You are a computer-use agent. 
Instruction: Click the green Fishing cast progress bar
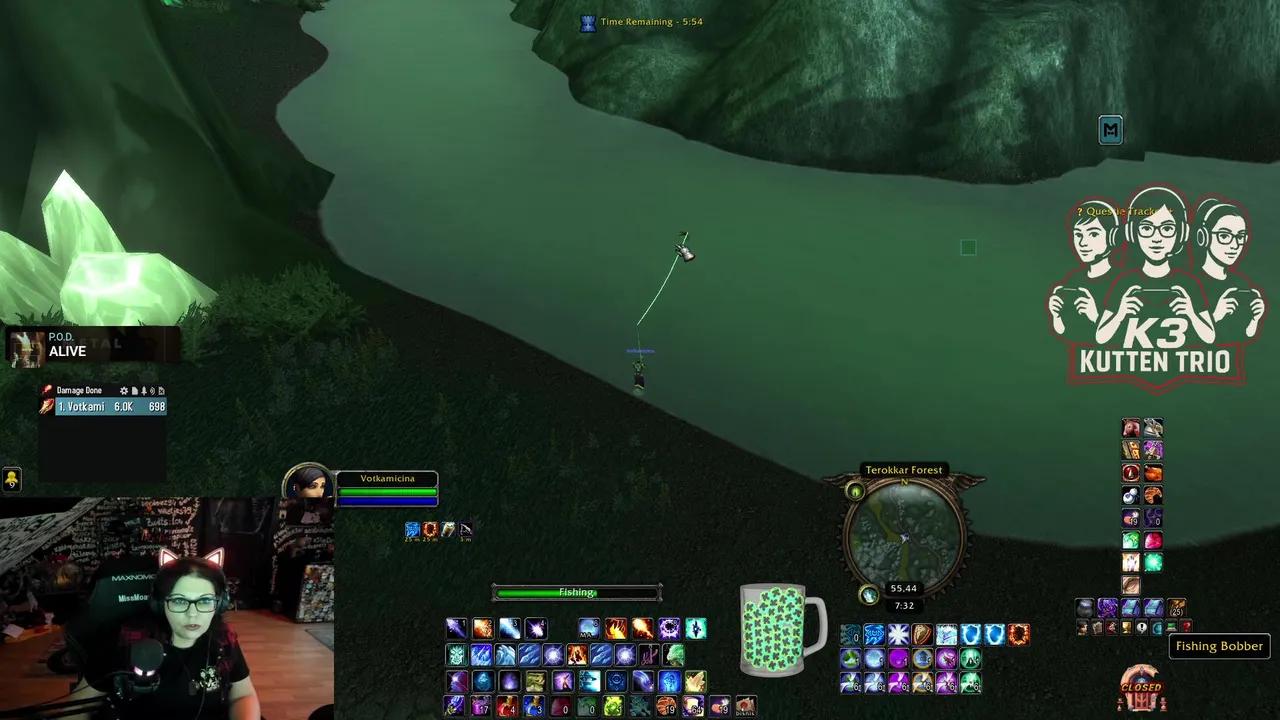576,592
